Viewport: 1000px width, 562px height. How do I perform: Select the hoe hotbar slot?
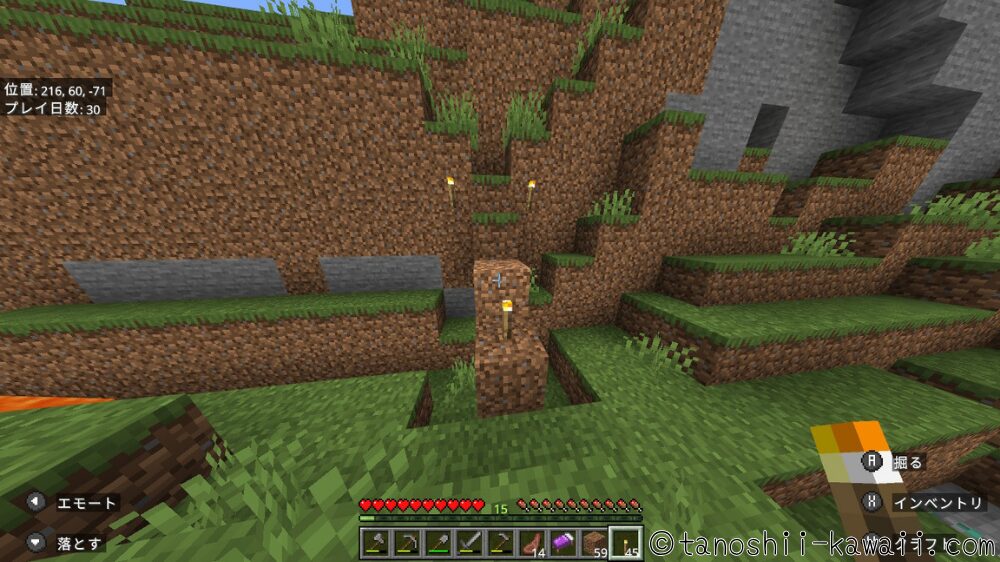tap(501, 542)
